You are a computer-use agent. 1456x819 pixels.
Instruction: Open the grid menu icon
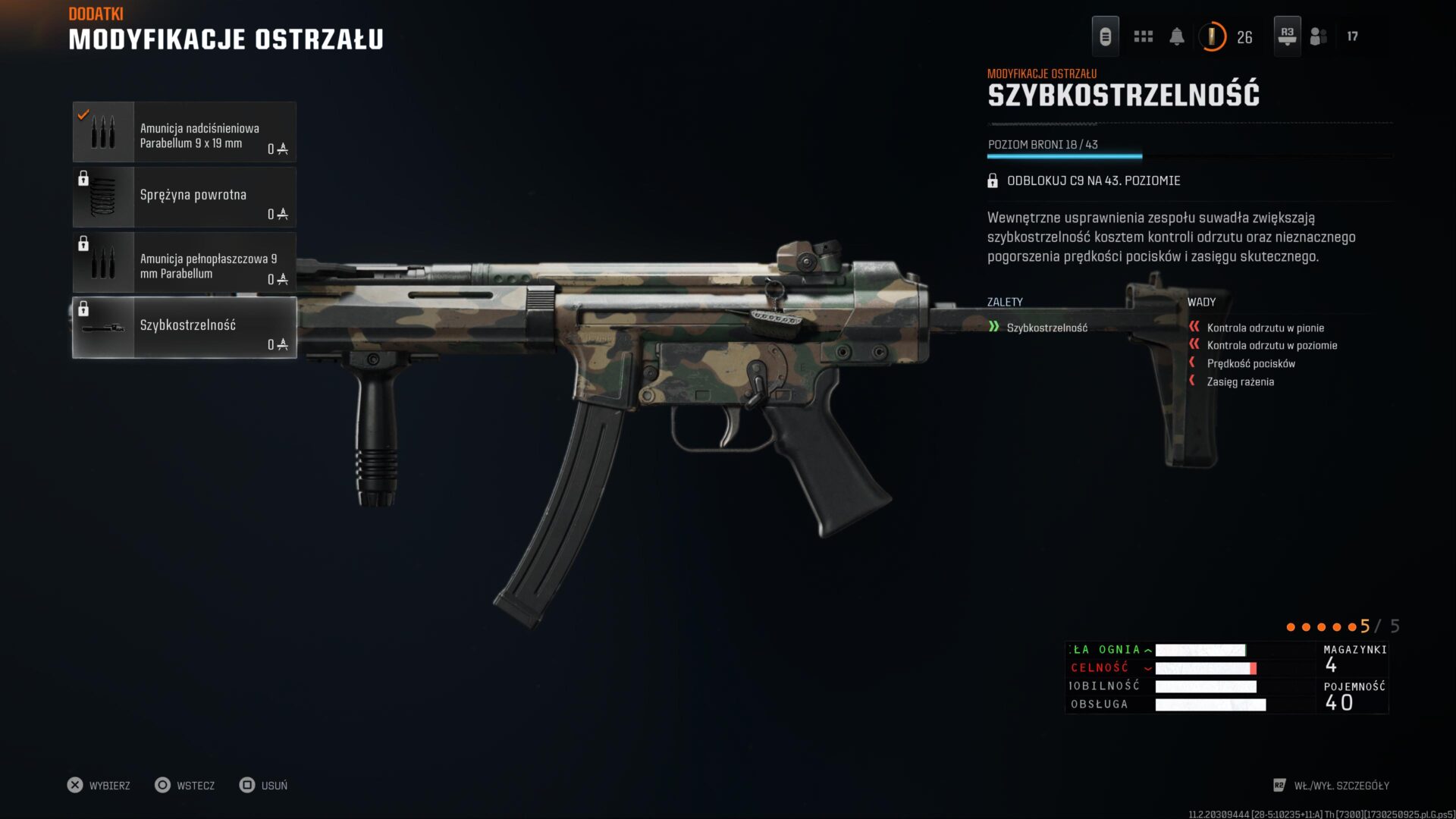(x=1143, y=36)
